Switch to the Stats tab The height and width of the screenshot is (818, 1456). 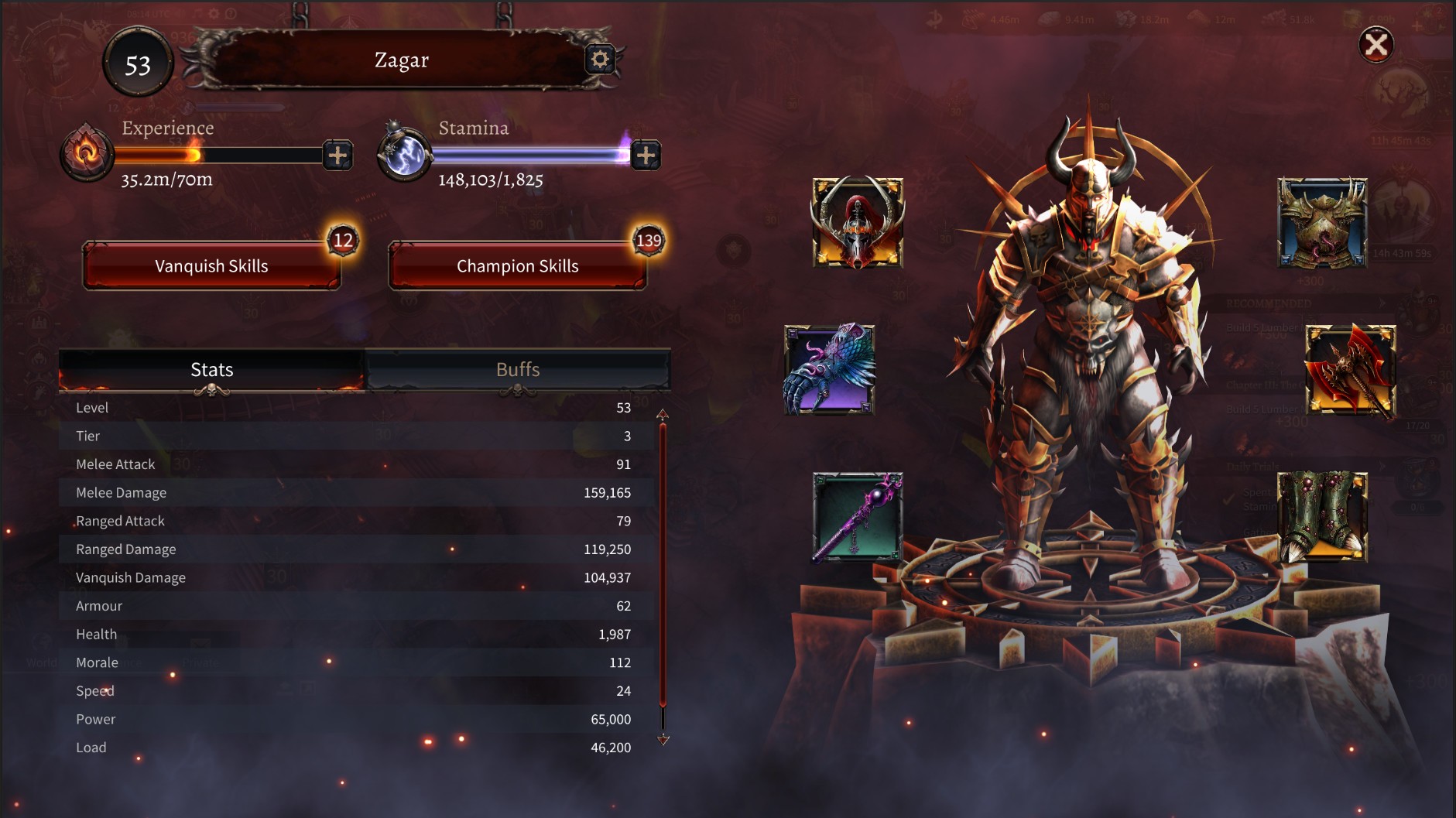211,369
